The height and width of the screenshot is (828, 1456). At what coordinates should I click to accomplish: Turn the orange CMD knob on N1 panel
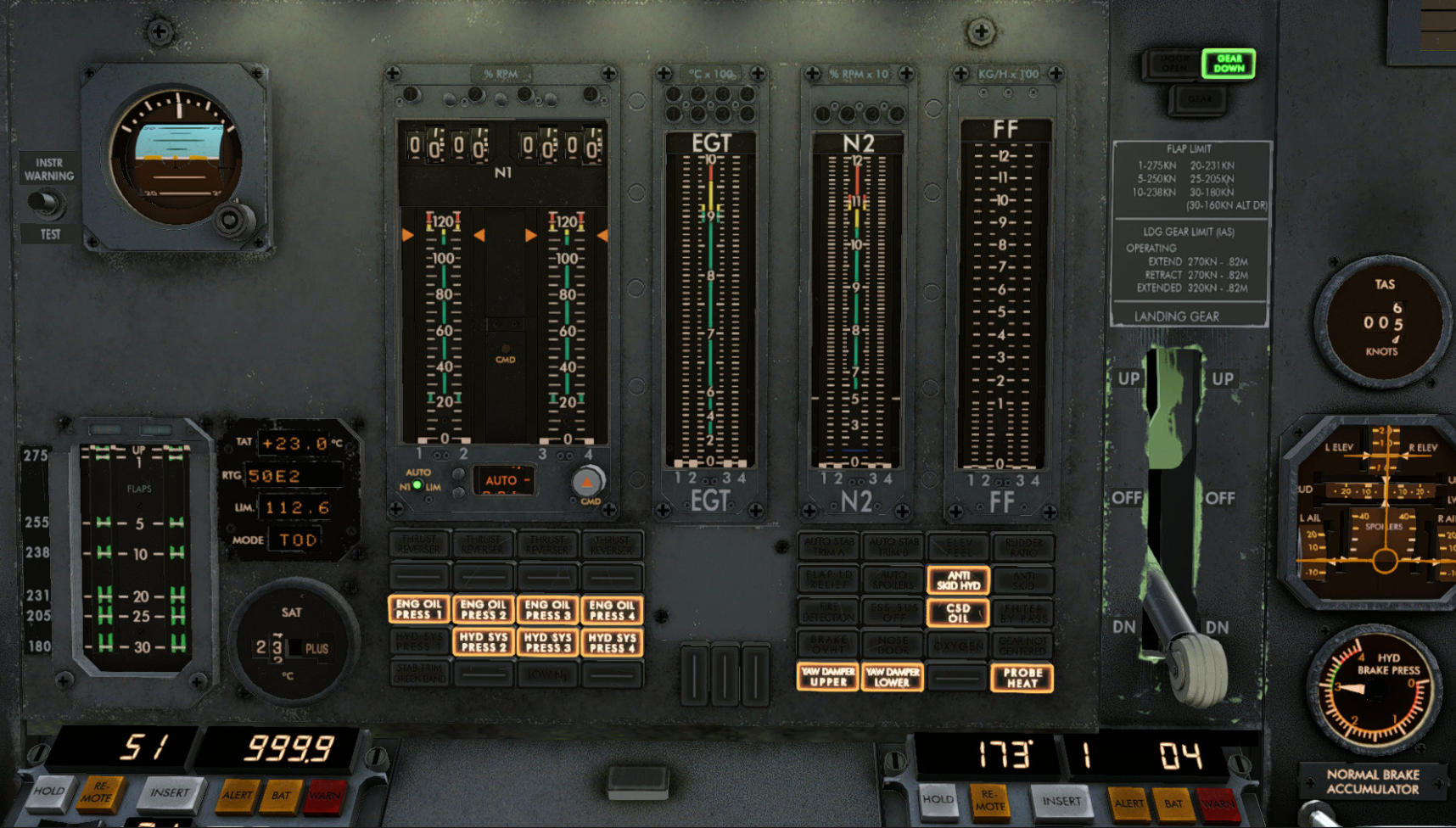(x=586, y=482)
